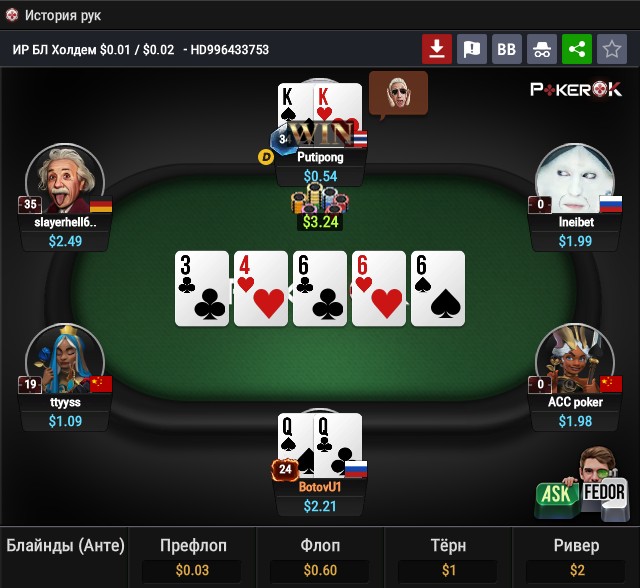Viewport: 640px width, 588px height.
Task: Mark hand as favorite with star icon
Action: 611,48
